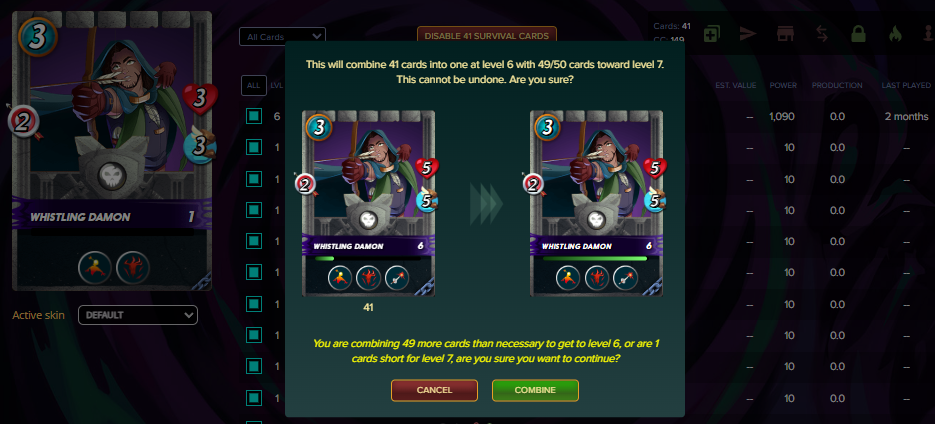This screenshot has width=935, height=424.
Task: Confirm with the green Combine button
Action: (536, 389)
